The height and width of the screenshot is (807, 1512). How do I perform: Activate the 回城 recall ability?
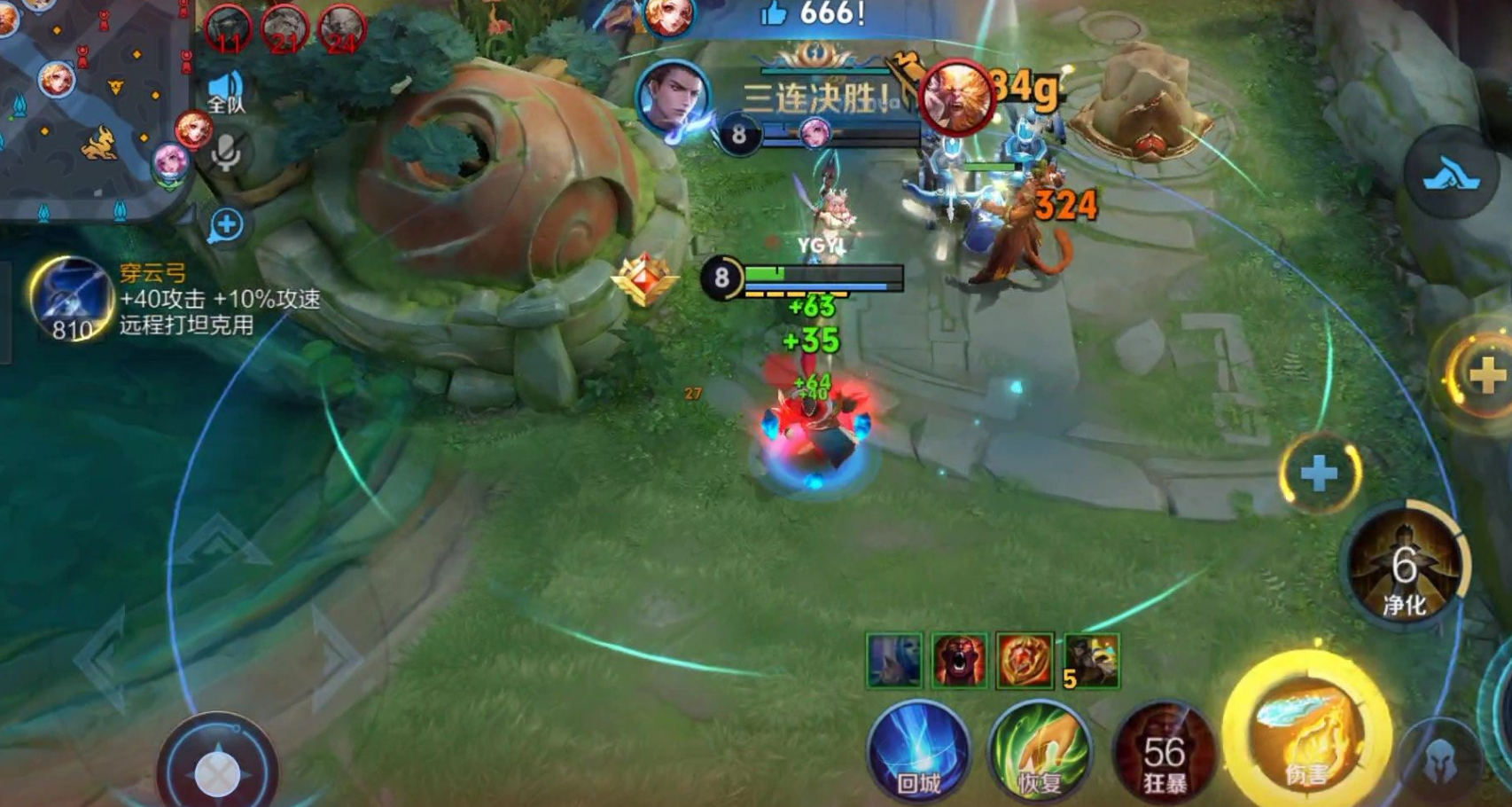point(918,751)
